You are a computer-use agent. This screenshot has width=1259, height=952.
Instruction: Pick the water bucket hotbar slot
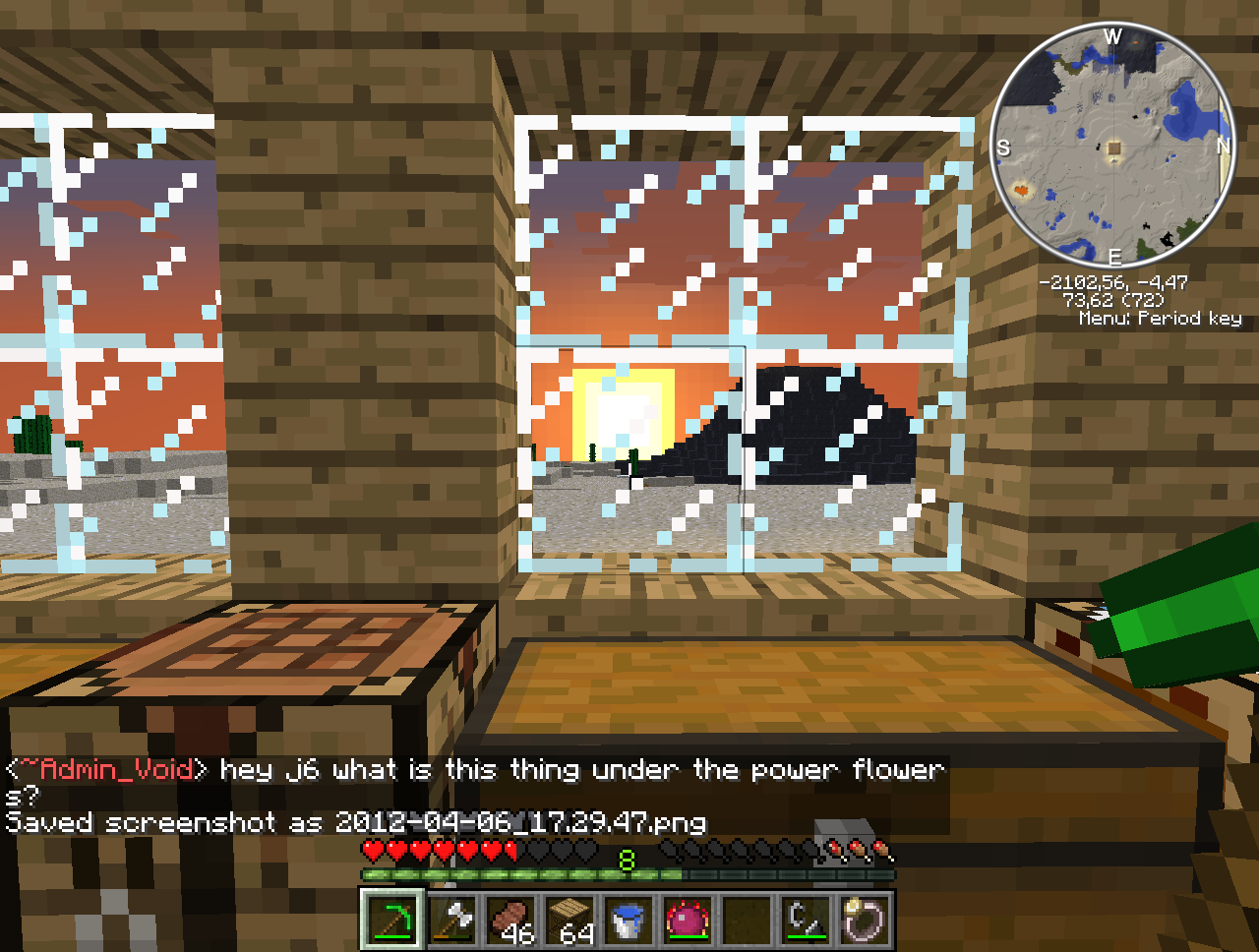[x=629, y=921]
